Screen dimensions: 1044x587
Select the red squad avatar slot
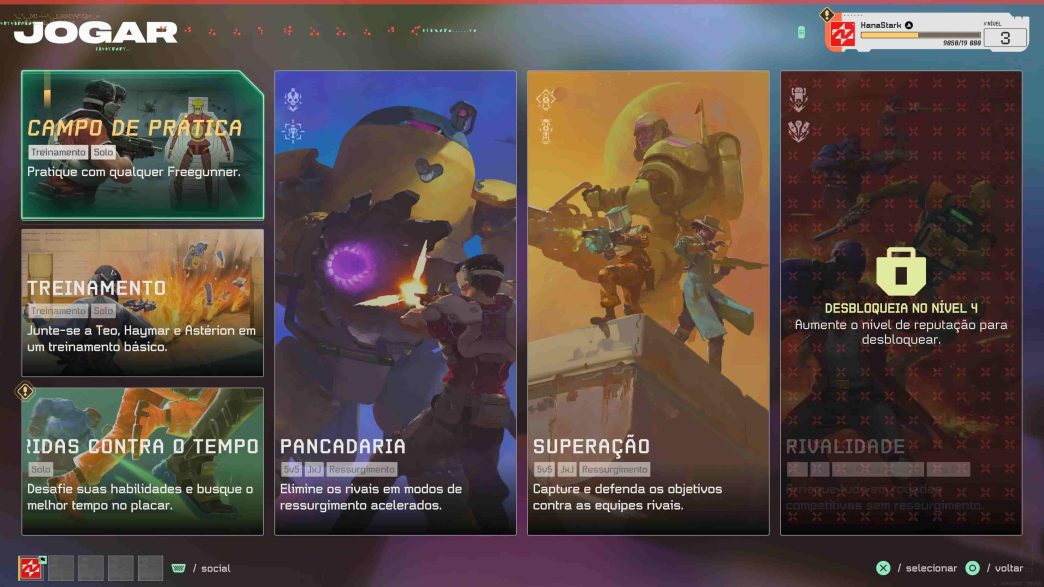pos(31,568)
